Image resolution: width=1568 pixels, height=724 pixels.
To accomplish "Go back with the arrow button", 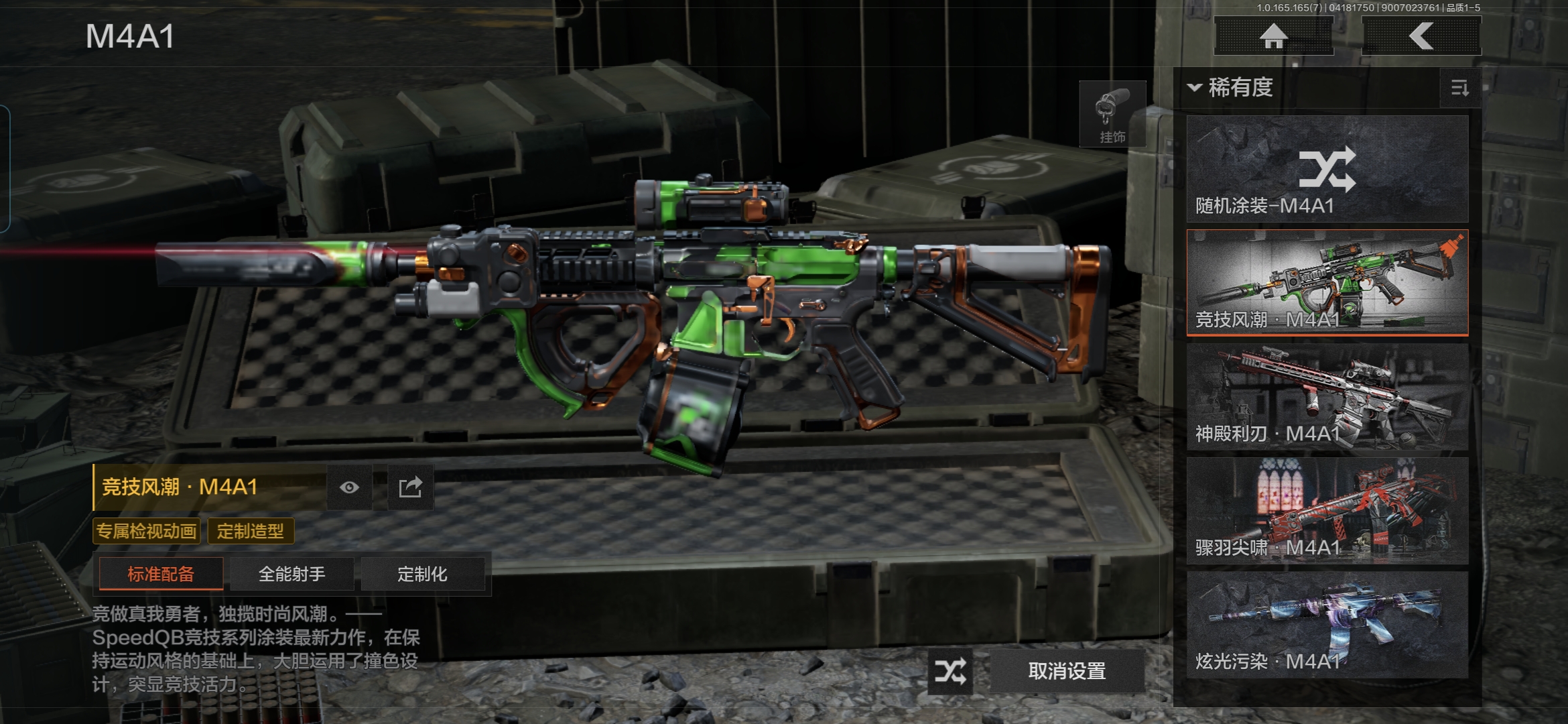I will [x=1421, y=36].
